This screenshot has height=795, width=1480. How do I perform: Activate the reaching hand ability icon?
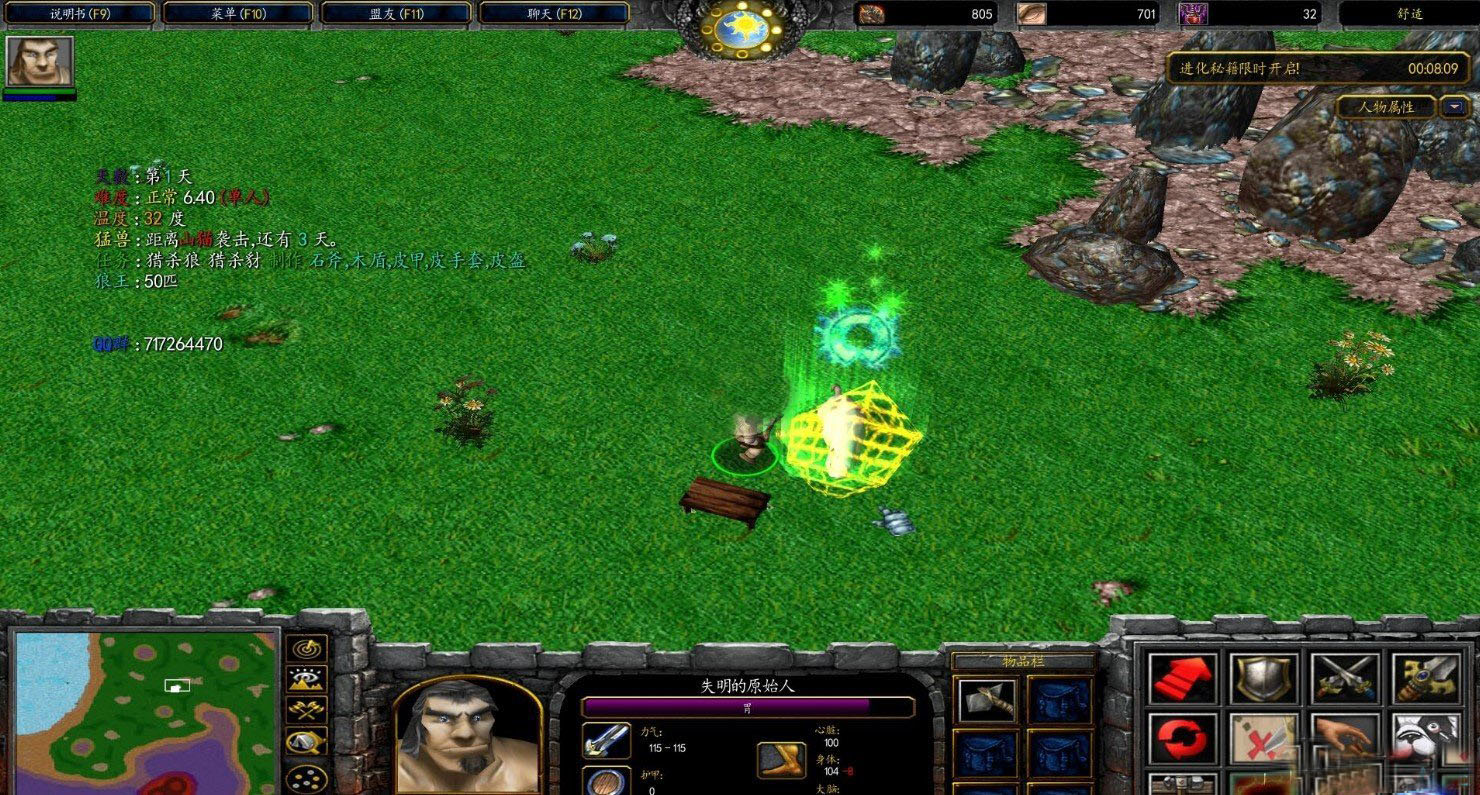pos(1344,740)
